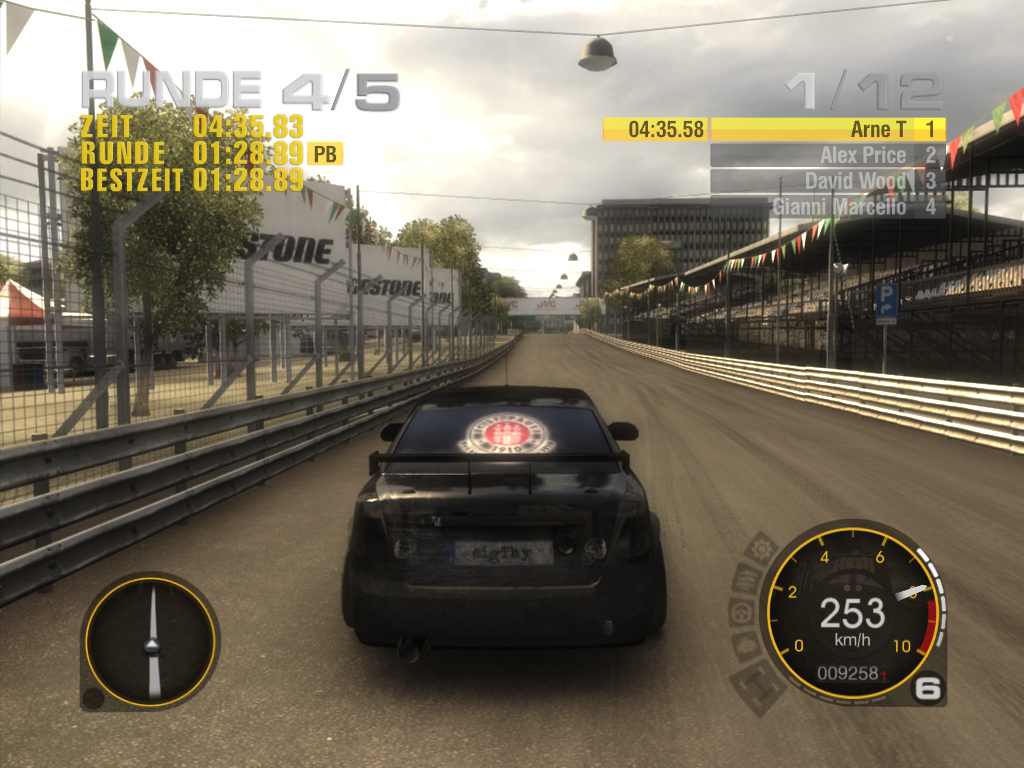This screenshot has height=768, width=1024.
Task: Choose David Wood's leaderboard row
Action: click(x=827, y=181)
